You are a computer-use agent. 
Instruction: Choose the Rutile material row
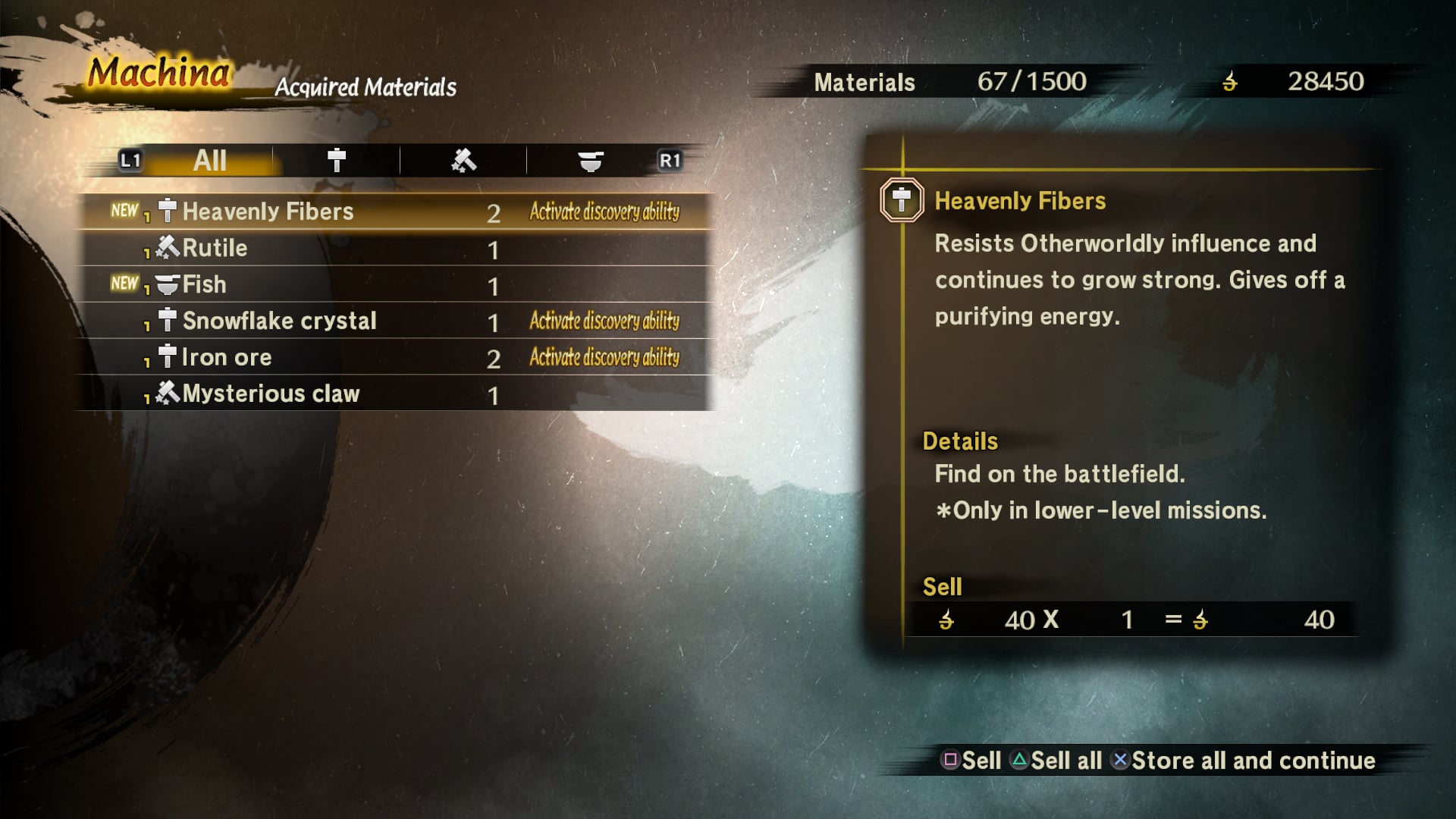[x=394, y=248]
